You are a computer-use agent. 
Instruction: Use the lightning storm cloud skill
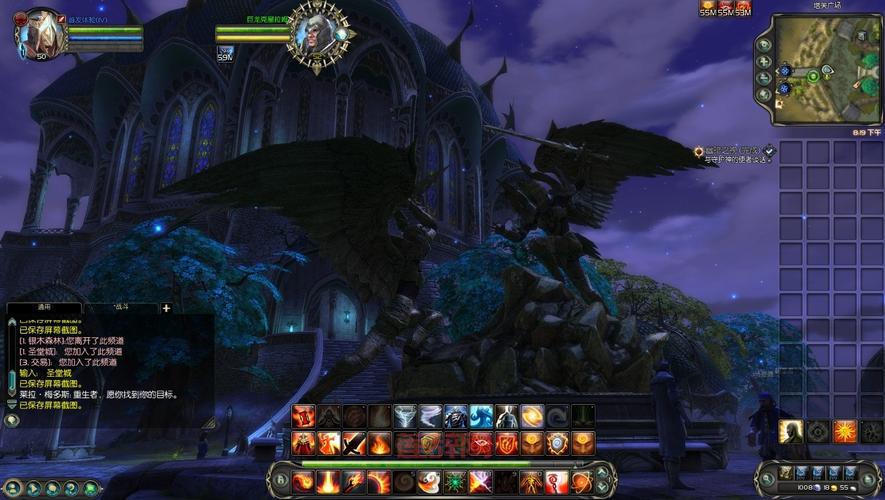tap(405, 416)
